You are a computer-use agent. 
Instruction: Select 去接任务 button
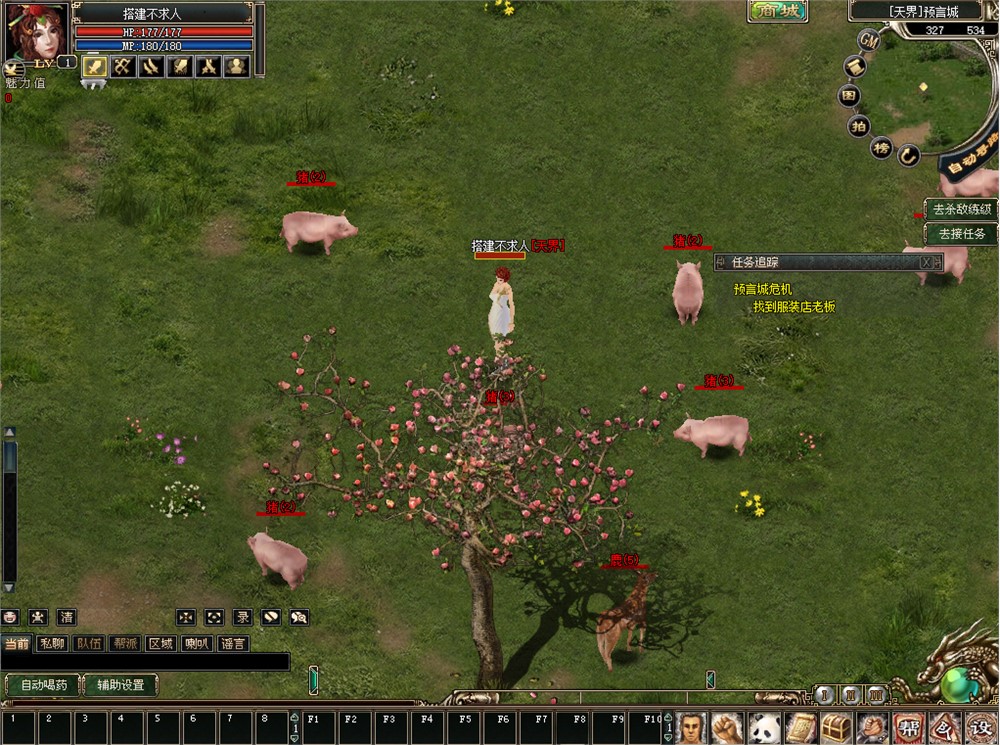tap(961, 234)
